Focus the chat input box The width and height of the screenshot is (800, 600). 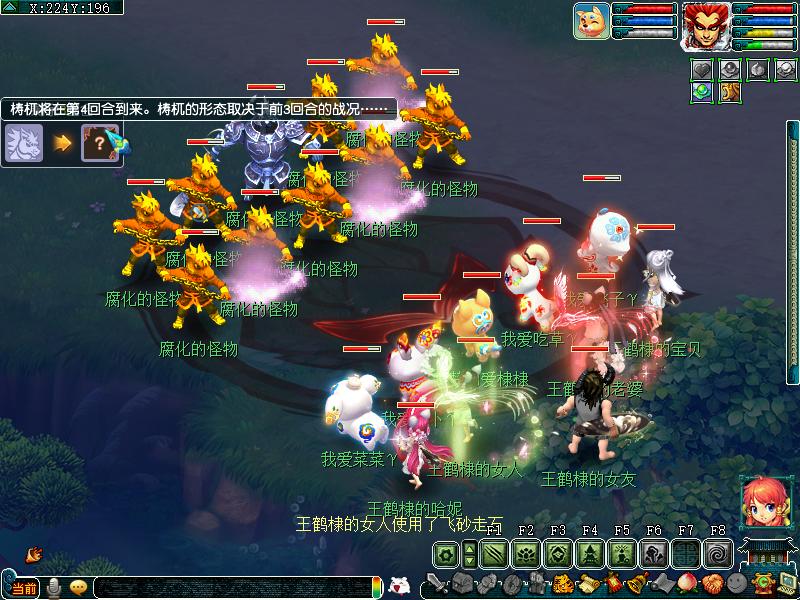coord(230,588)
